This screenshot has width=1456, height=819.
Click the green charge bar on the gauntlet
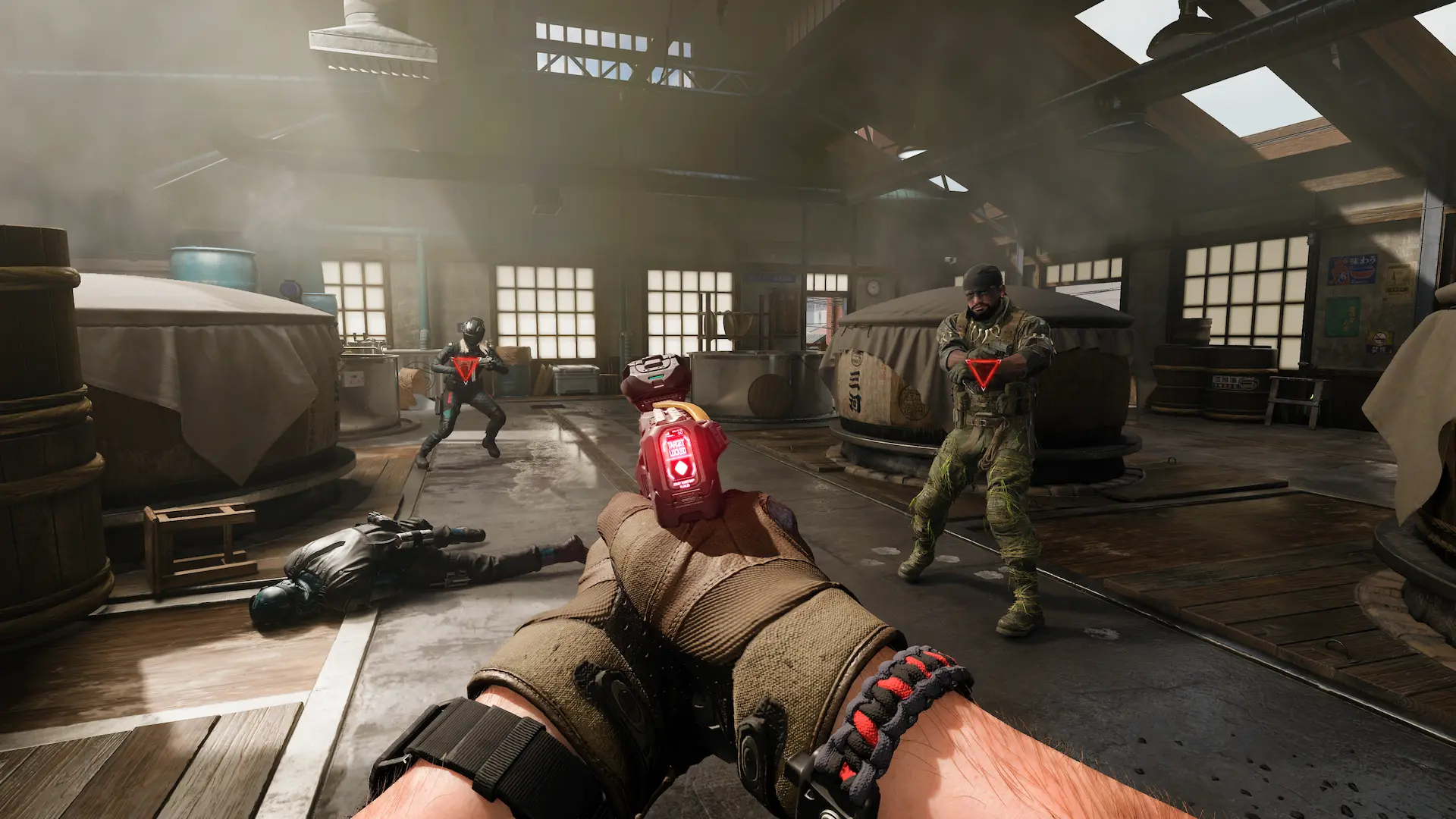[x=655, y=376]
